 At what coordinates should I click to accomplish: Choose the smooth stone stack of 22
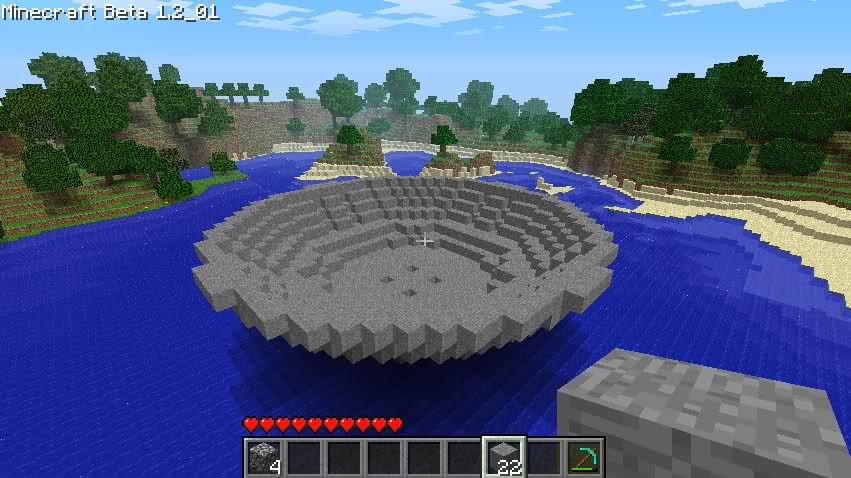[x=504, y=457]
